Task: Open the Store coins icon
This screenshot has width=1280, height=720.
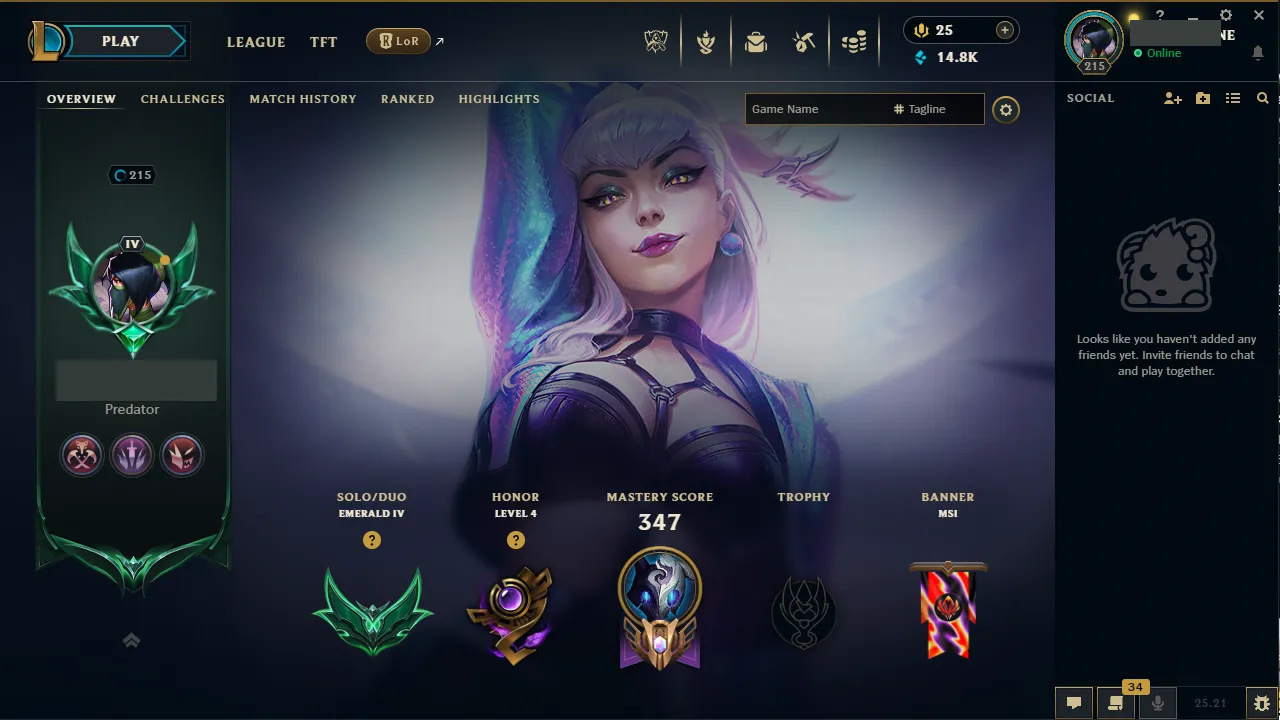Action: pos(854,41)
